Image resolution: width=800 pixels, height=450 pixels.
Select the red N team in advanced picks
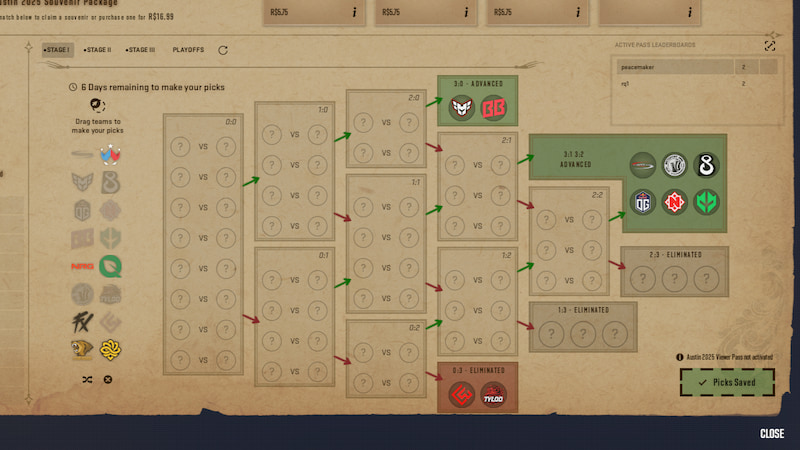click(x=675, y=202)
